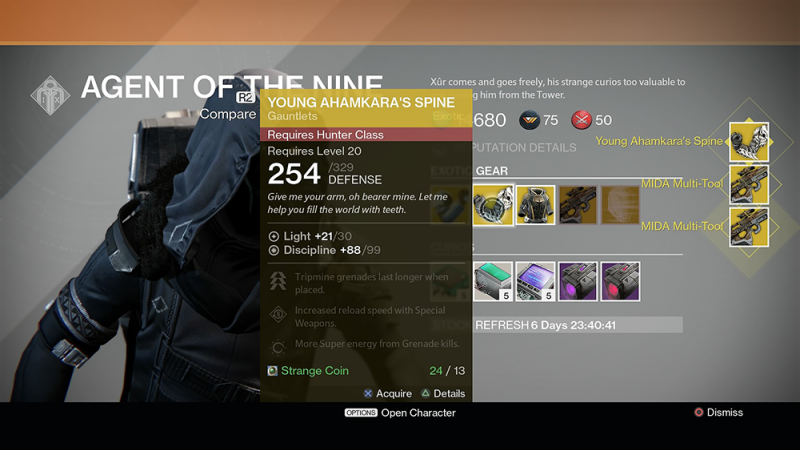Select the dimmed helmet engram in Exotic Gear
The height and width of the screenshot is (450, 800).
621,205
